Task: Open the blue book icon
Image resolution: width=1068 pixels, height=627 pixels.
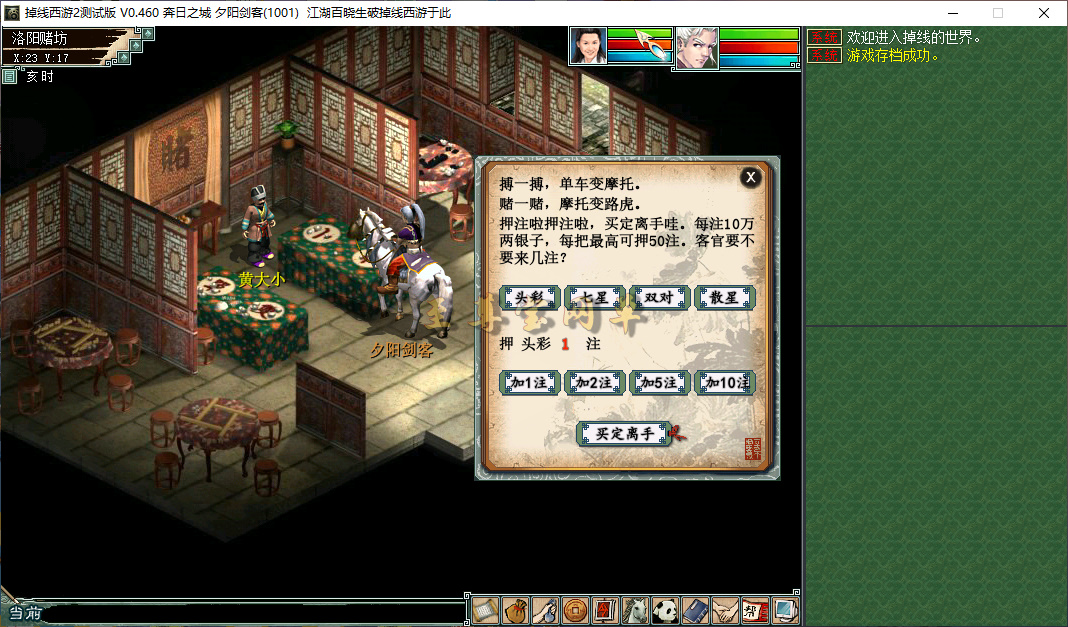Action: pos(695,610)
